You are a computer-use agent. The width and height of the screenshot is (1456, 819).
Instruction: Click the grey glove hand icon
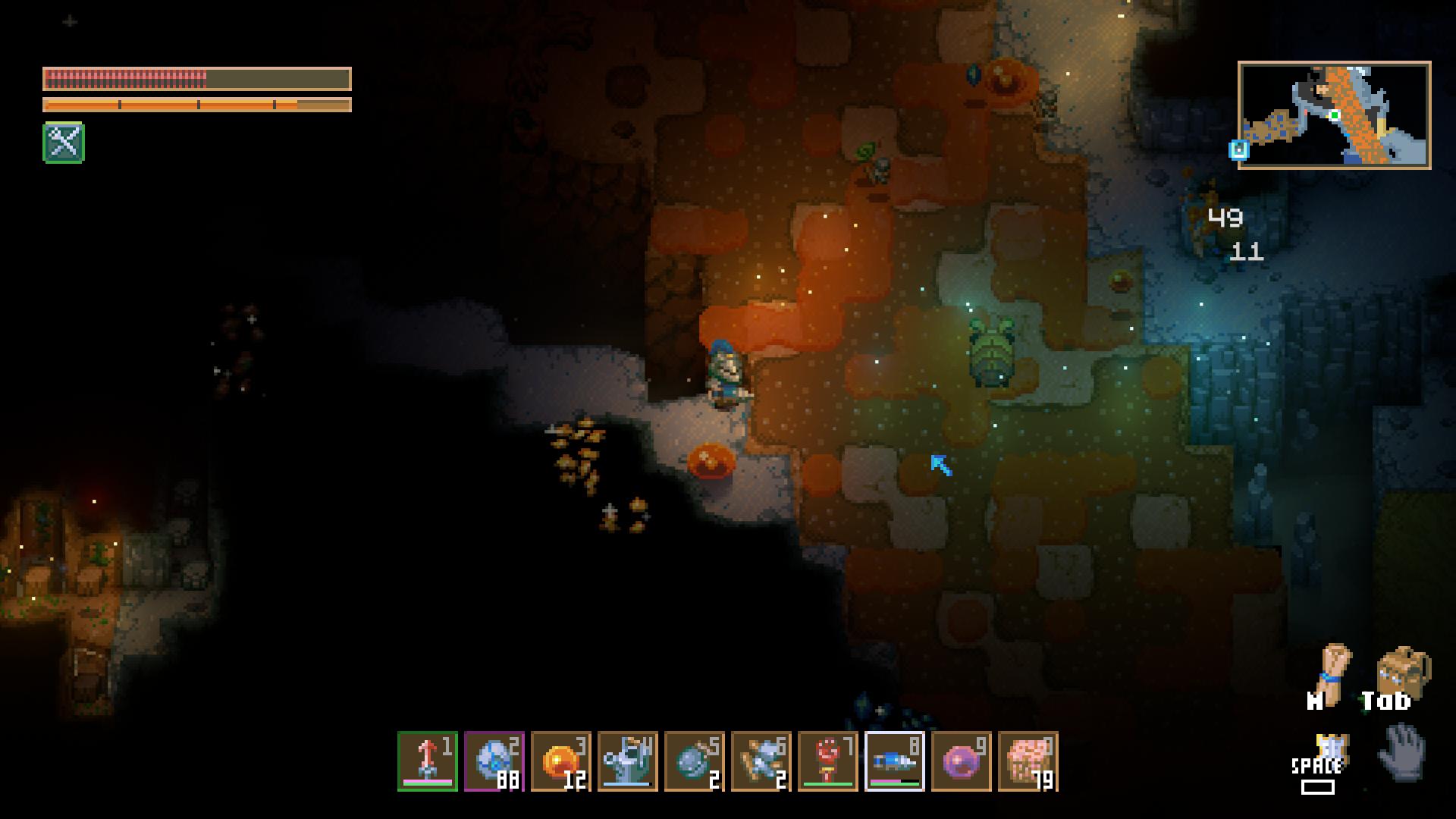coord(1403,752)
